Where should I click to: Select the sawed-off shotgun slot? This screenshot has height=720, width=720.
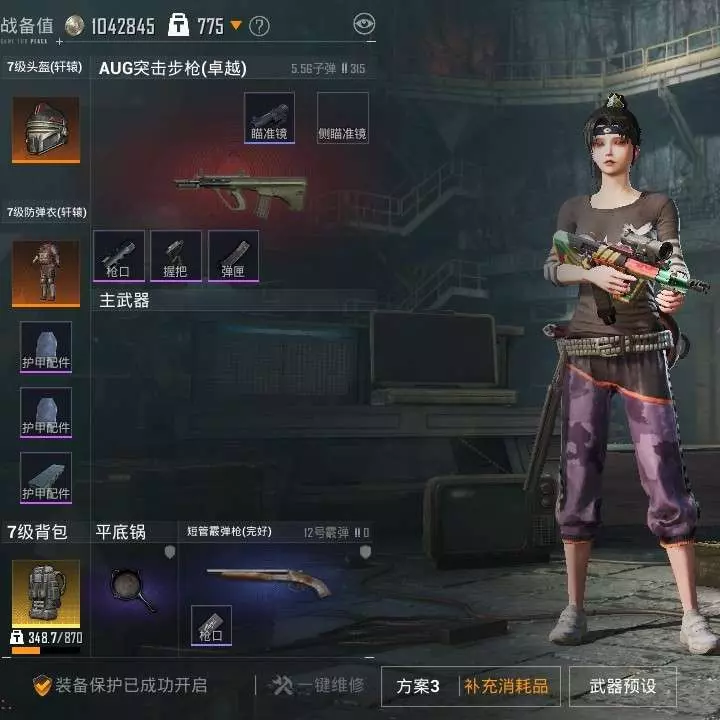pos(268,580)
